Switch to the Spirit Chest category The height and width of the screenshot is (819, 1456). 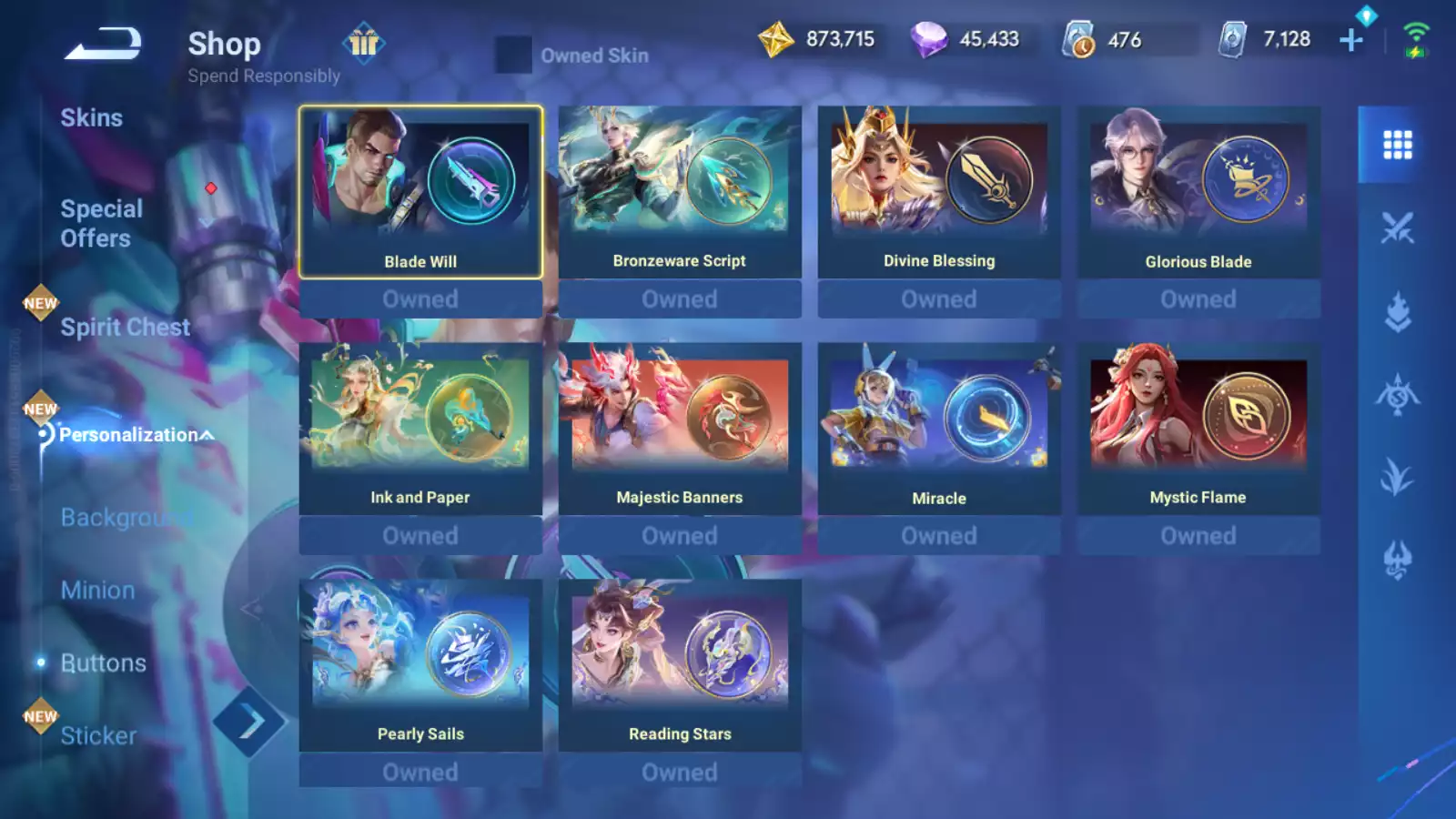pyautogui.click(x=125, y=328)
